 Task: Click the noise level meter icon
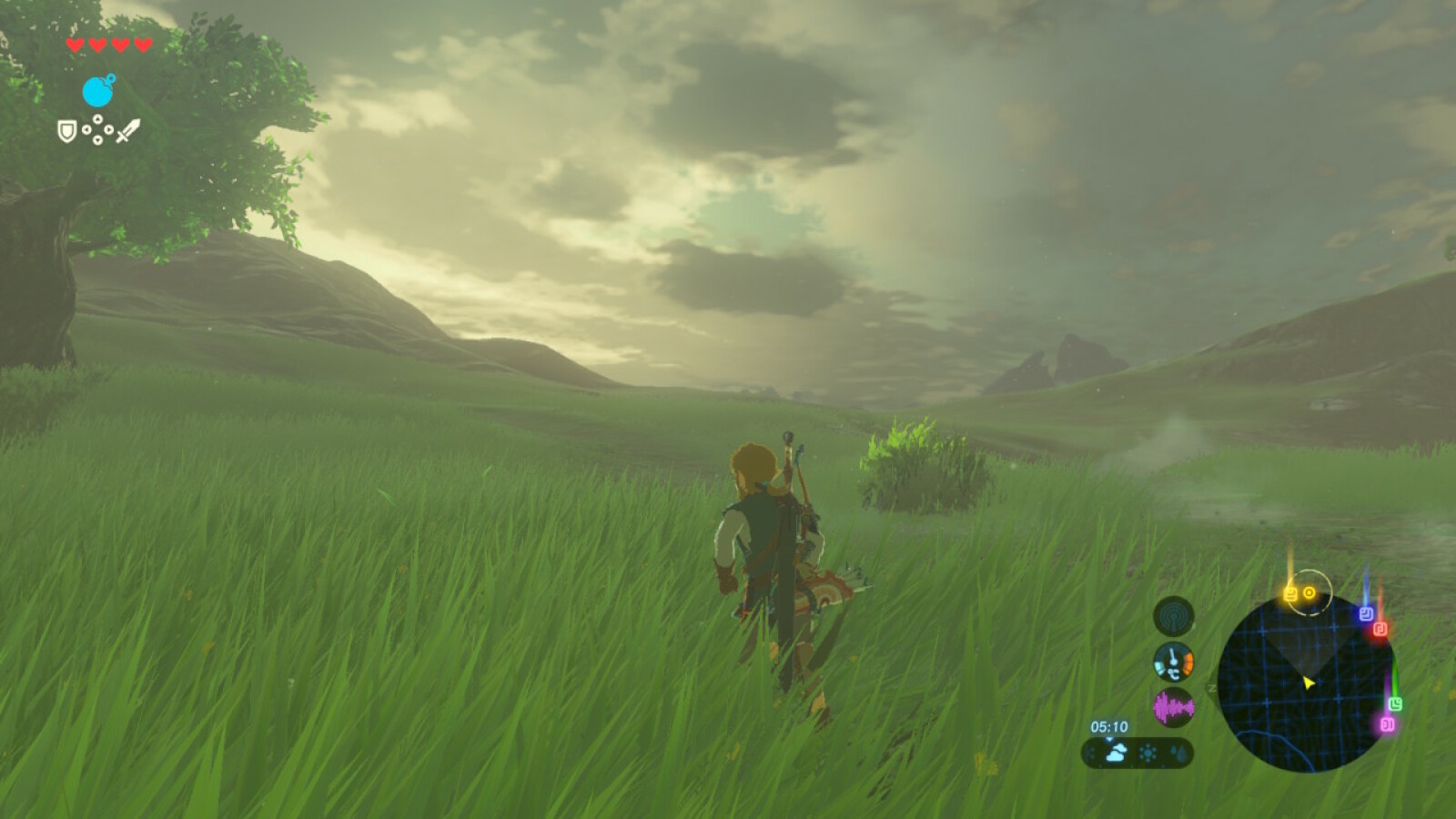(x=1174, y=706)
